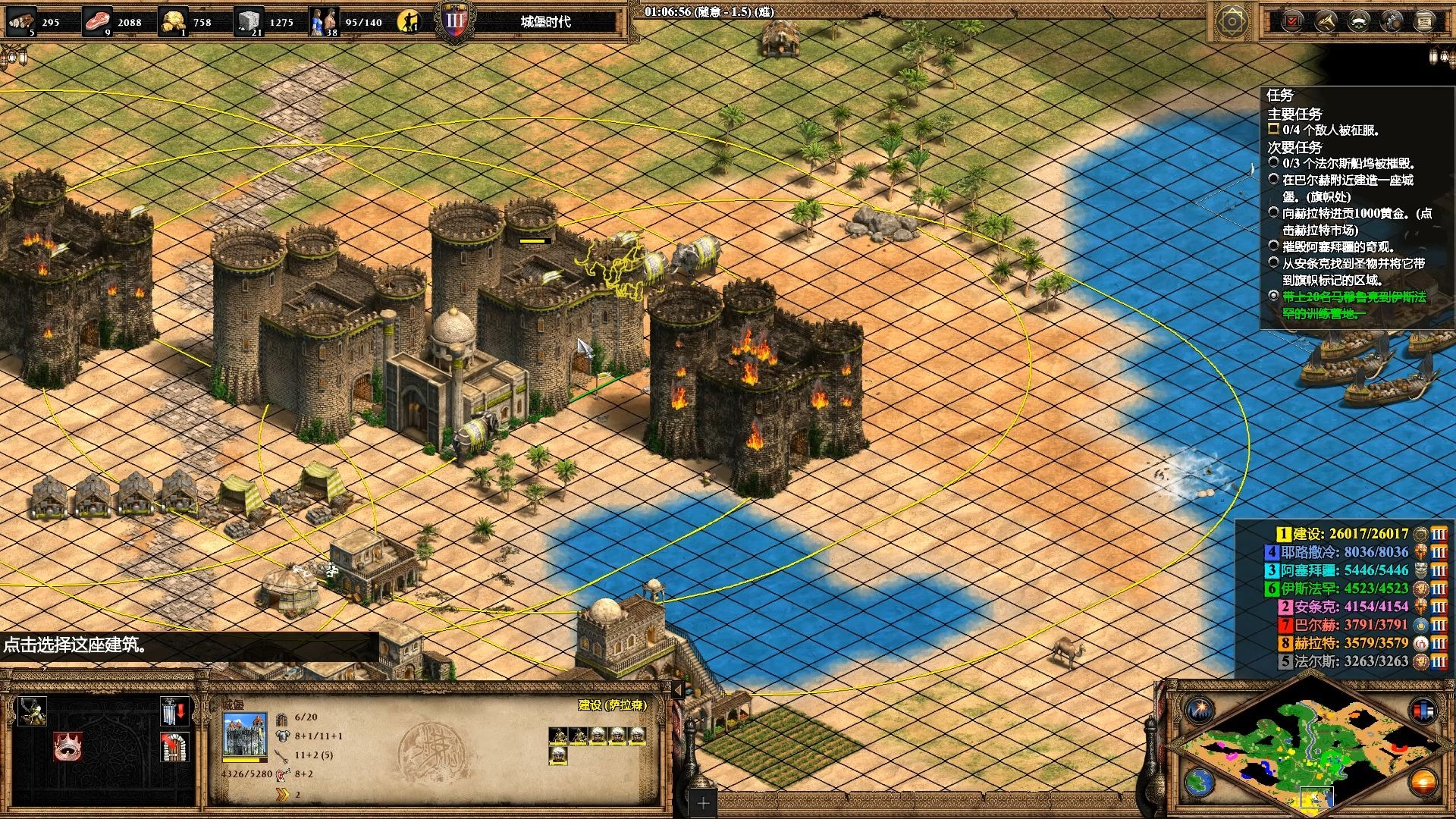Image resolution: width=1456 pixels, height=819 pixels.
Task: Ungarrison units with the flag button
Action: pos(174,711)
